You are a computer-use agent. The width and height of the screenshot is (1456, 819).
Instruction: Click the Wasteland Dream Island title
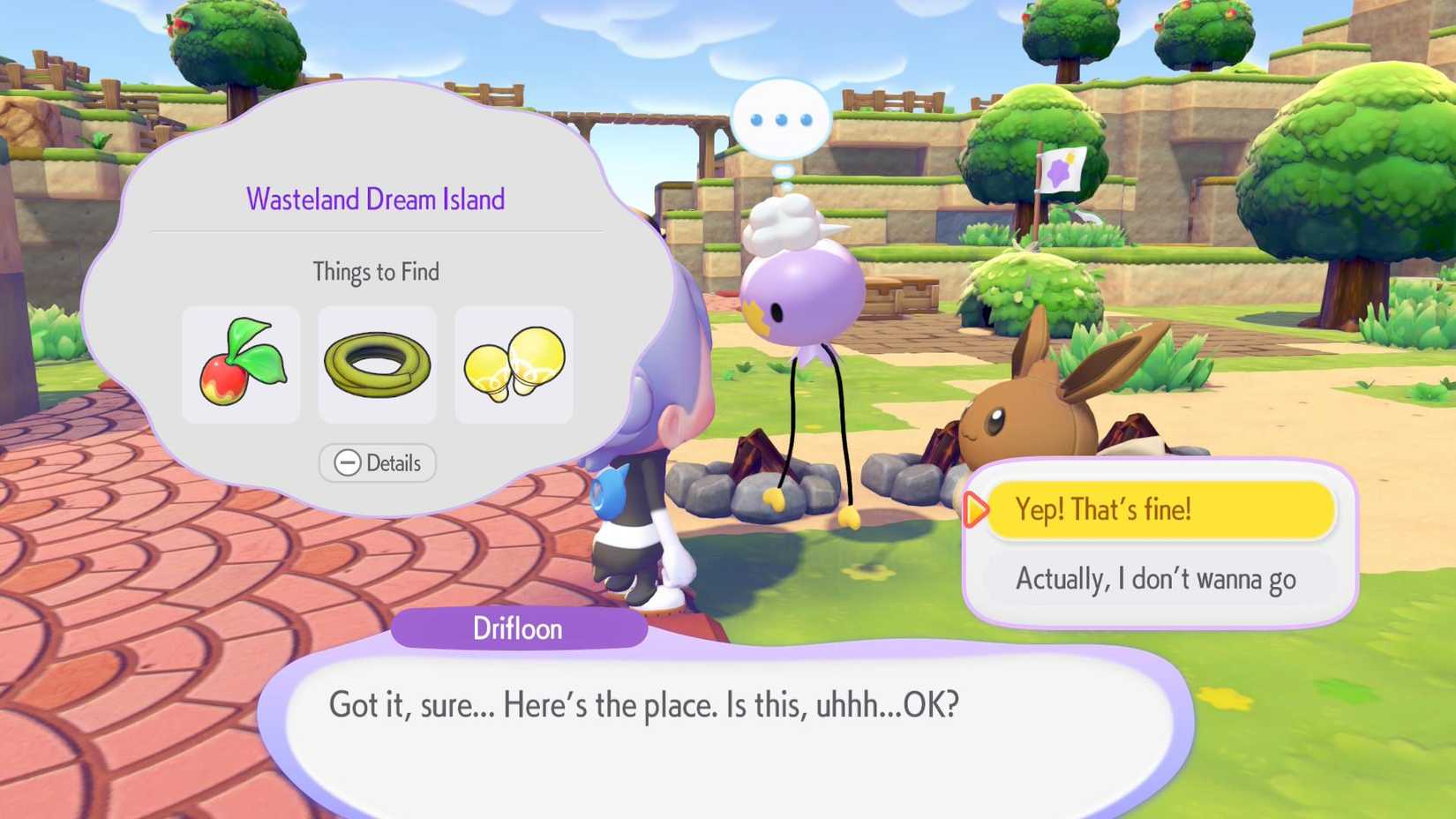tap(376, 199)
